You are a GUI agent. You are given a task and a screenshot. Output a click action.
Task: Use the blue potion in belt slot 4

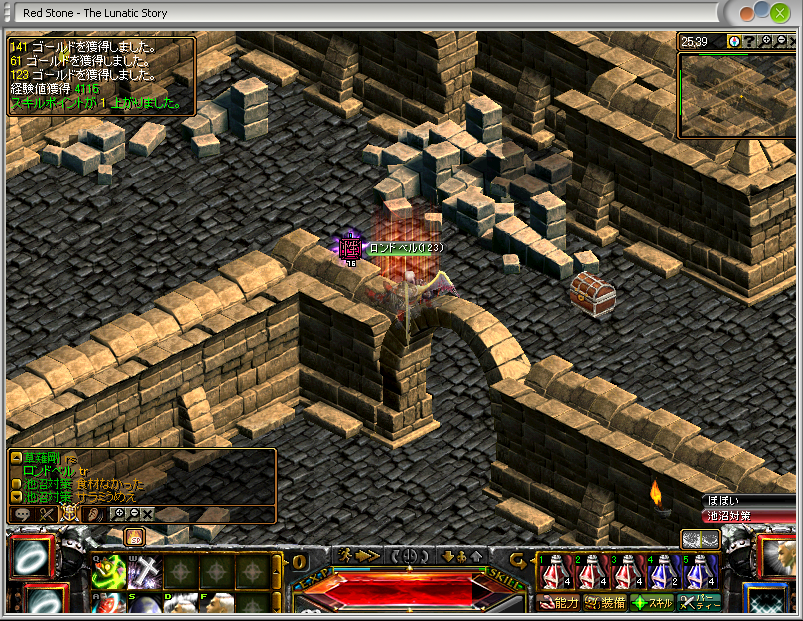[662, 573]
